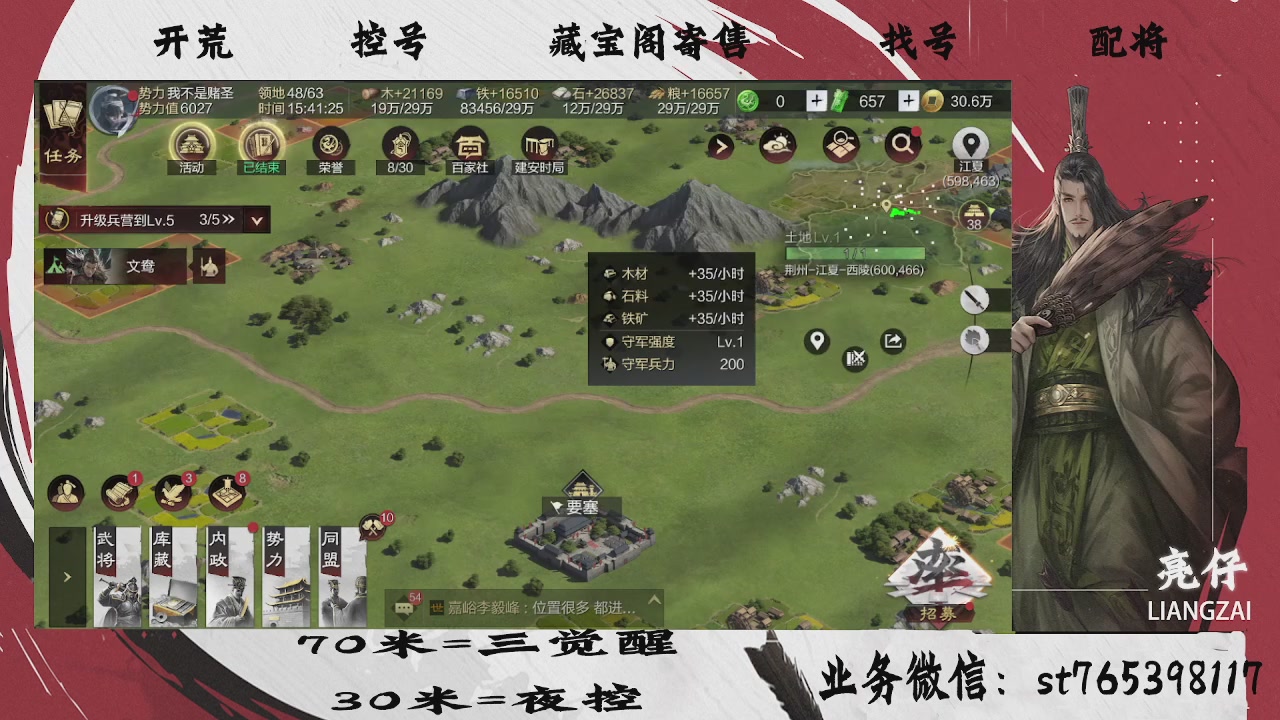The image size is (1280, 720).
Task: Toggle the crossed-out marker icon near the pin
Action: tap(856, 358)
